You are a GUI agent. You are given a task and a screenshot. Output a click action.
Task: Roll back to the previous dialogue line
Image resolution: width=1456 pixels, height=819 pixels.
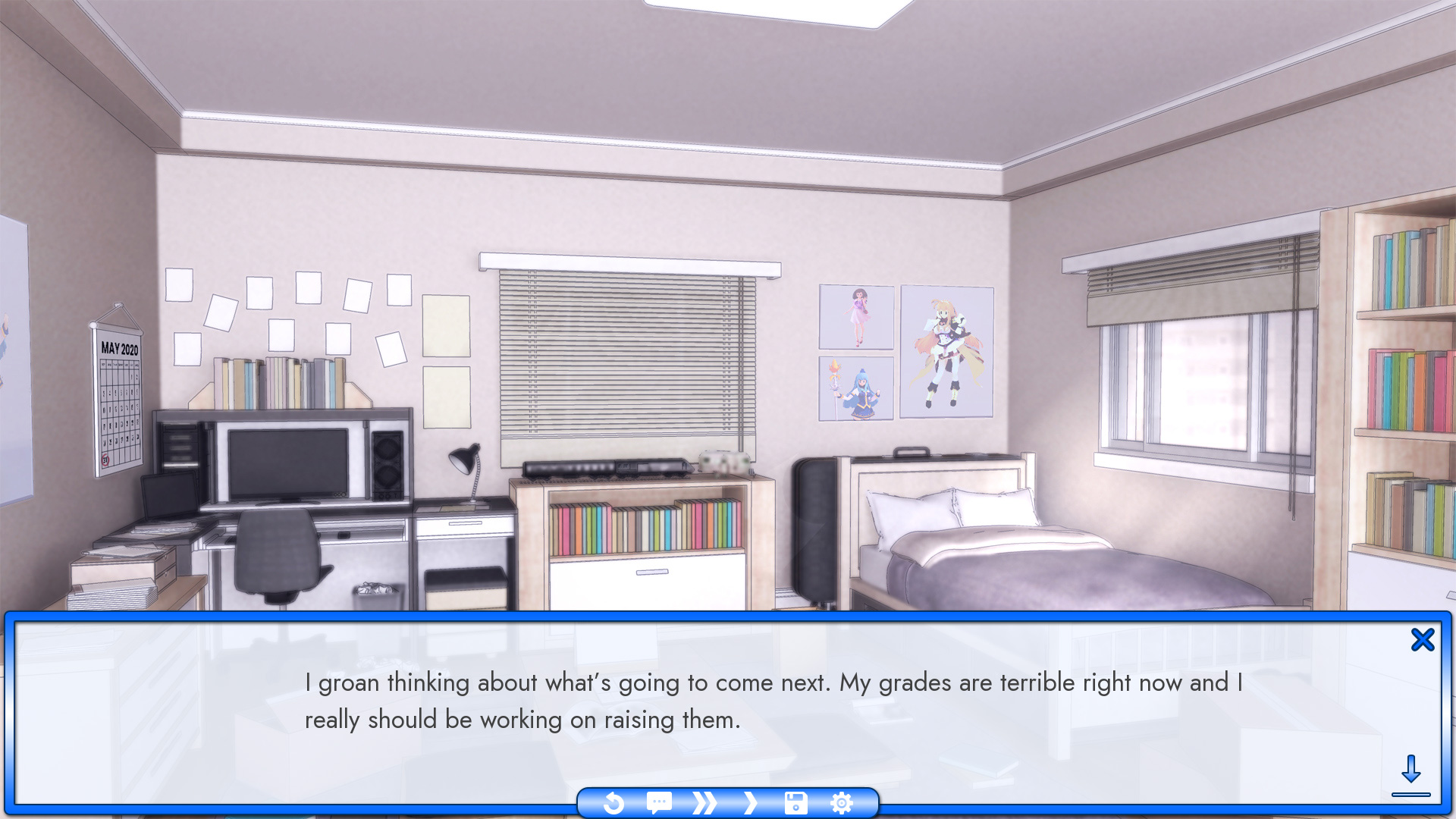click(x=614, y=803)
